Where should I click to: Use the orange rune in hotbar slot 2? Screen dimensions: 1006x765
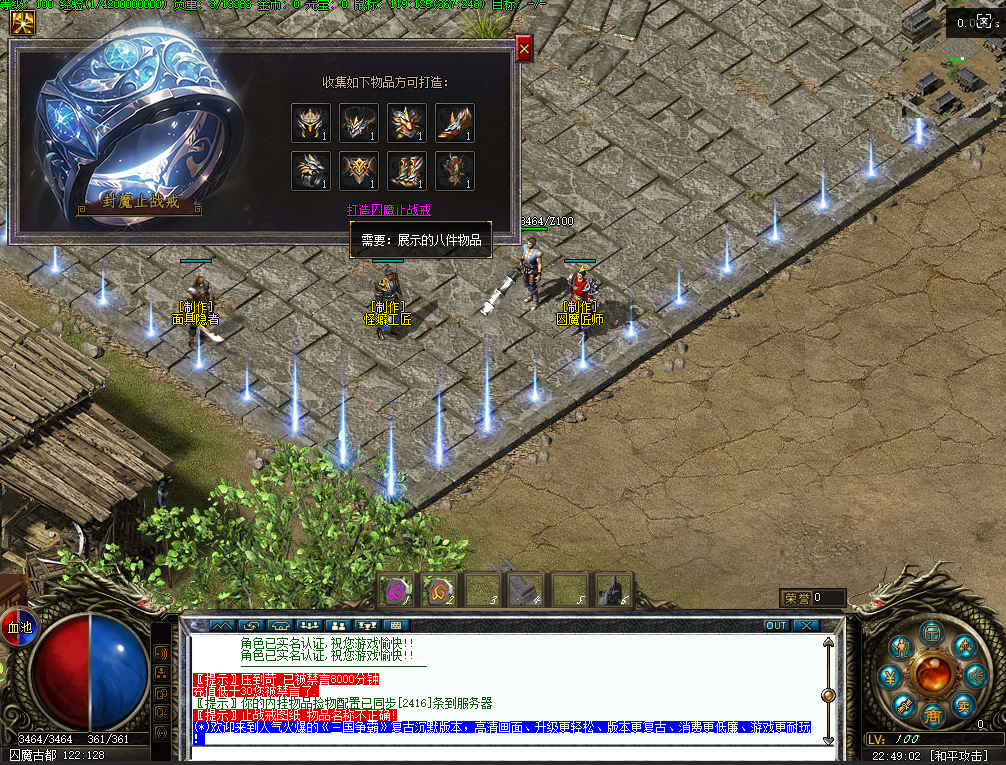439,590
